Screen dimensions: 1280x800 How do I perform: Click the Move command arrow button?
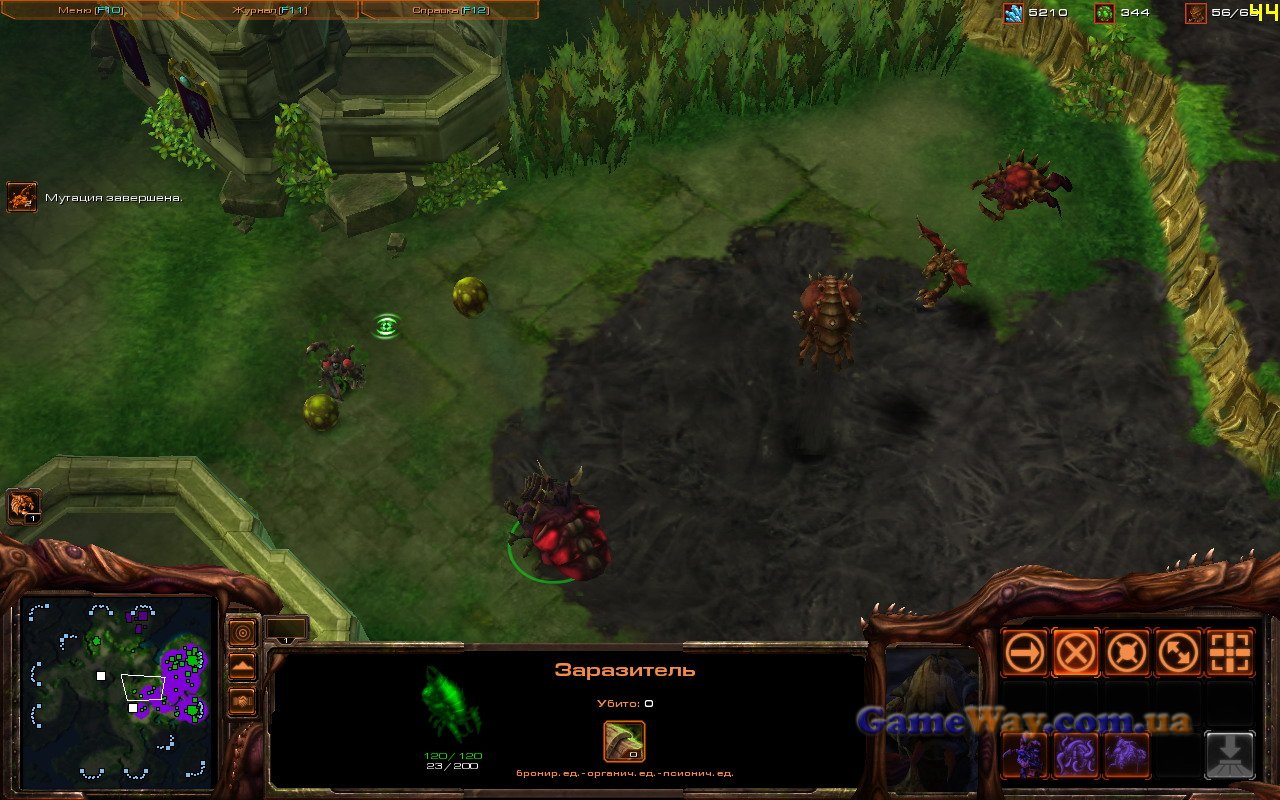(1025, 653)
